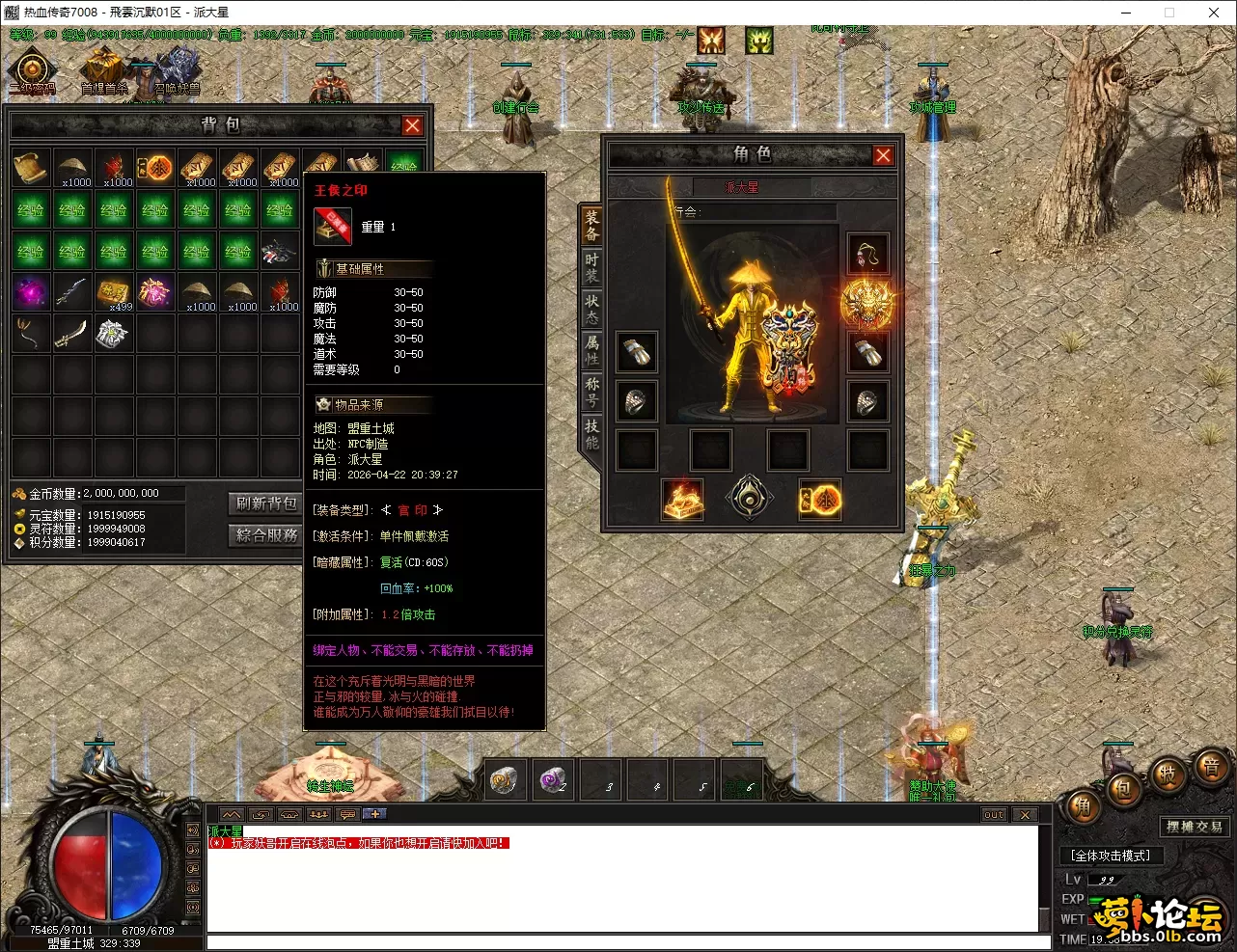Use the purple scroll in hotbar slot 2
This screenshot has height=952, width=1237.
tap(553, 779)
